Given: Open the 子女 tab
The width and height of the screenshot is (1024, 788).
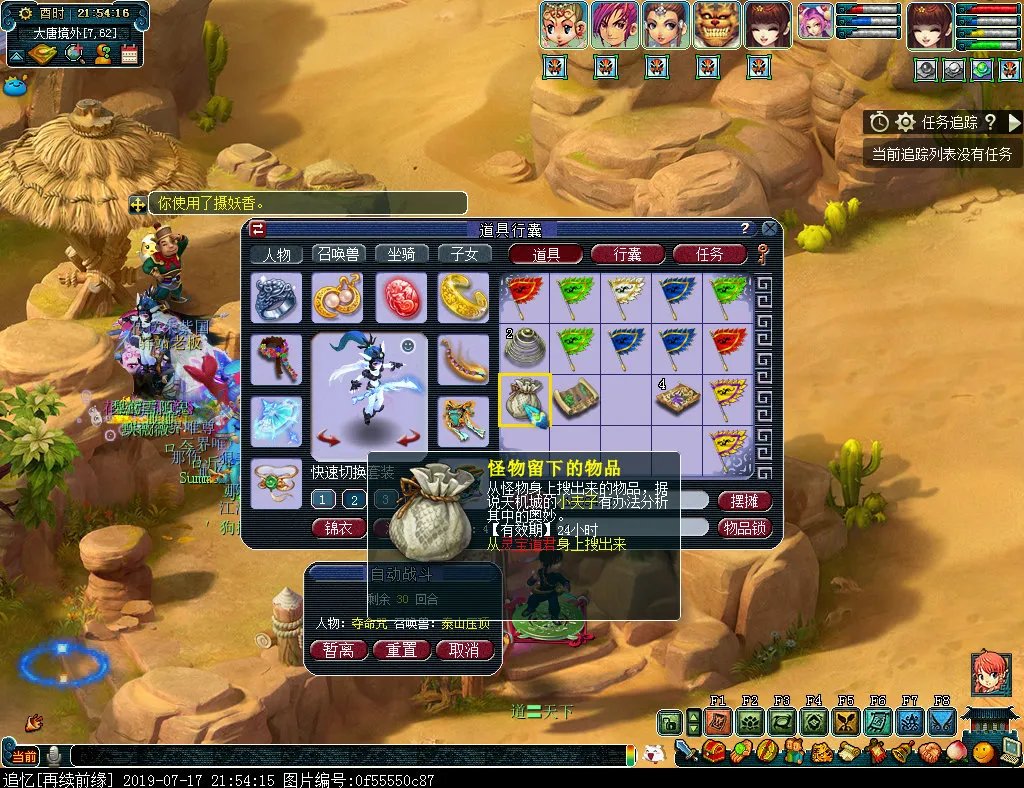Looking at the screenshot, I should click(465, 254).
